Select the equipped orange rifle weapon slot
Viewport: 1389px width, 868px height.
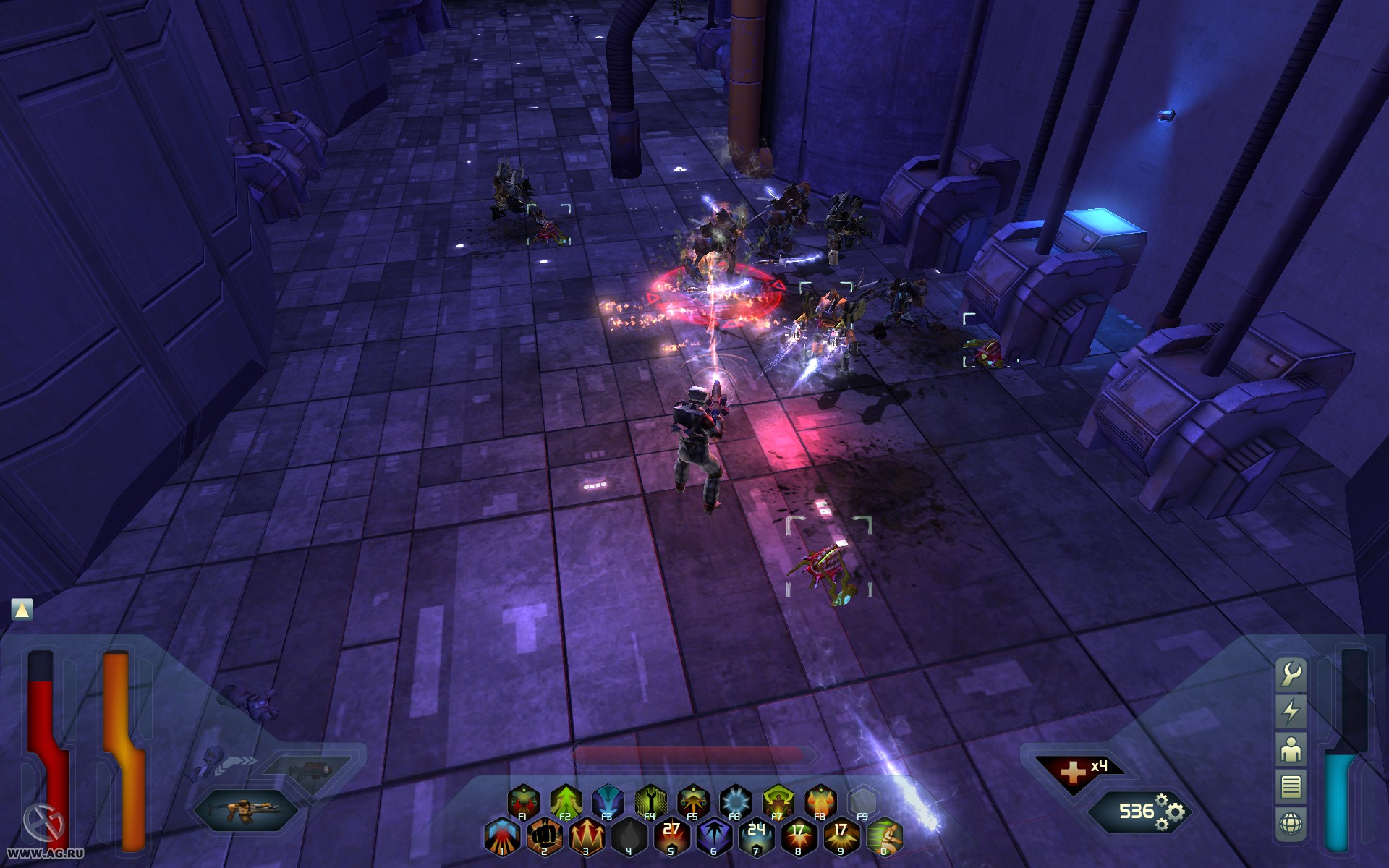click(x=247, y=809)
